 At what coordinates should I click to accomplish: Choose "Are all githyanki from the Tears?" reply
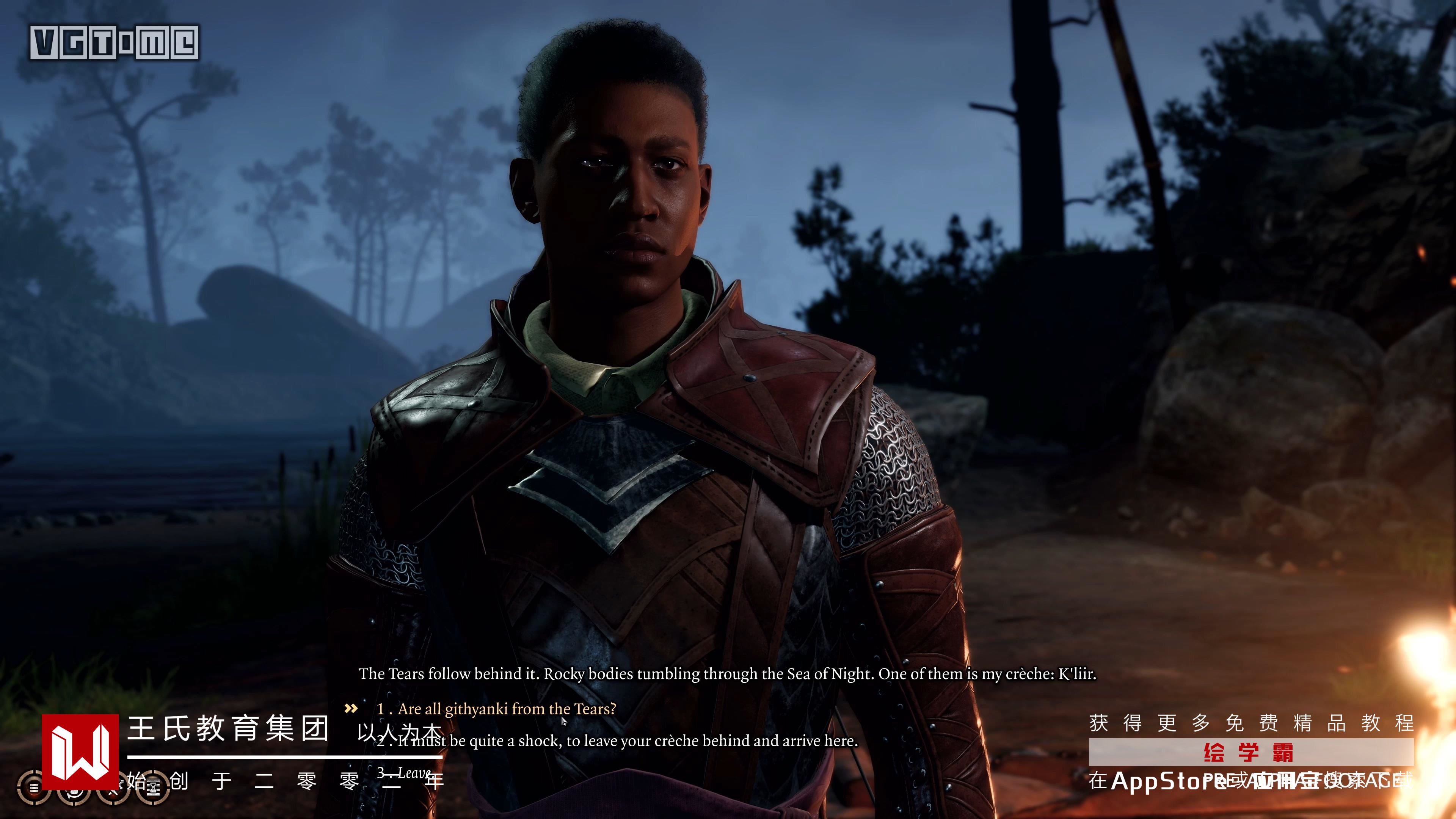pos(507,709)
